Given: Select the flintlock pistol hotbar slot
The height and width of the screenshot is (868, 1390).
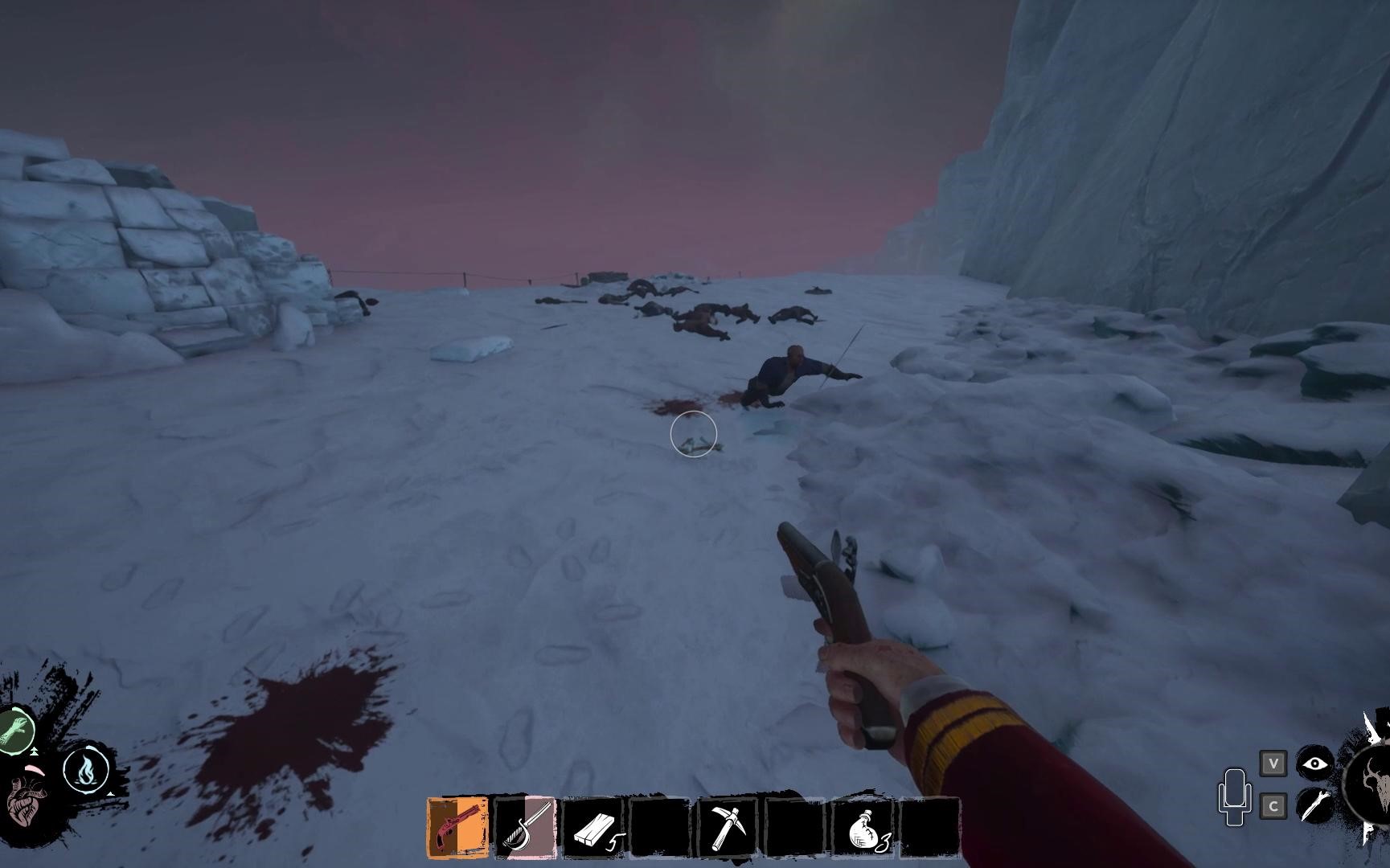Looking at the screenshot, I should click(x=457, y=827).
